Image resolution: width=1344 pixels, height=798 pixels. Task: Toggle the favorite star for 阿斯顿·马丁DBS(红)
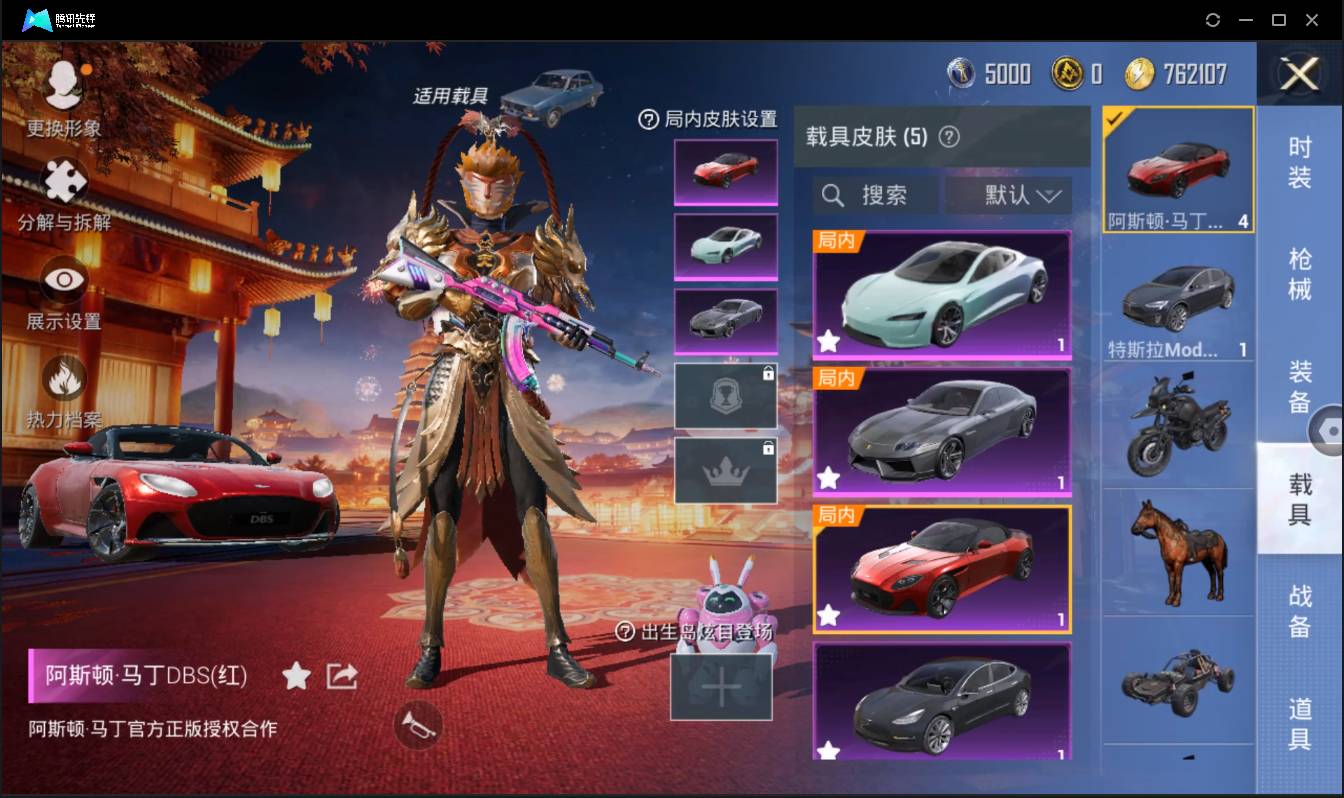(297, 676)
